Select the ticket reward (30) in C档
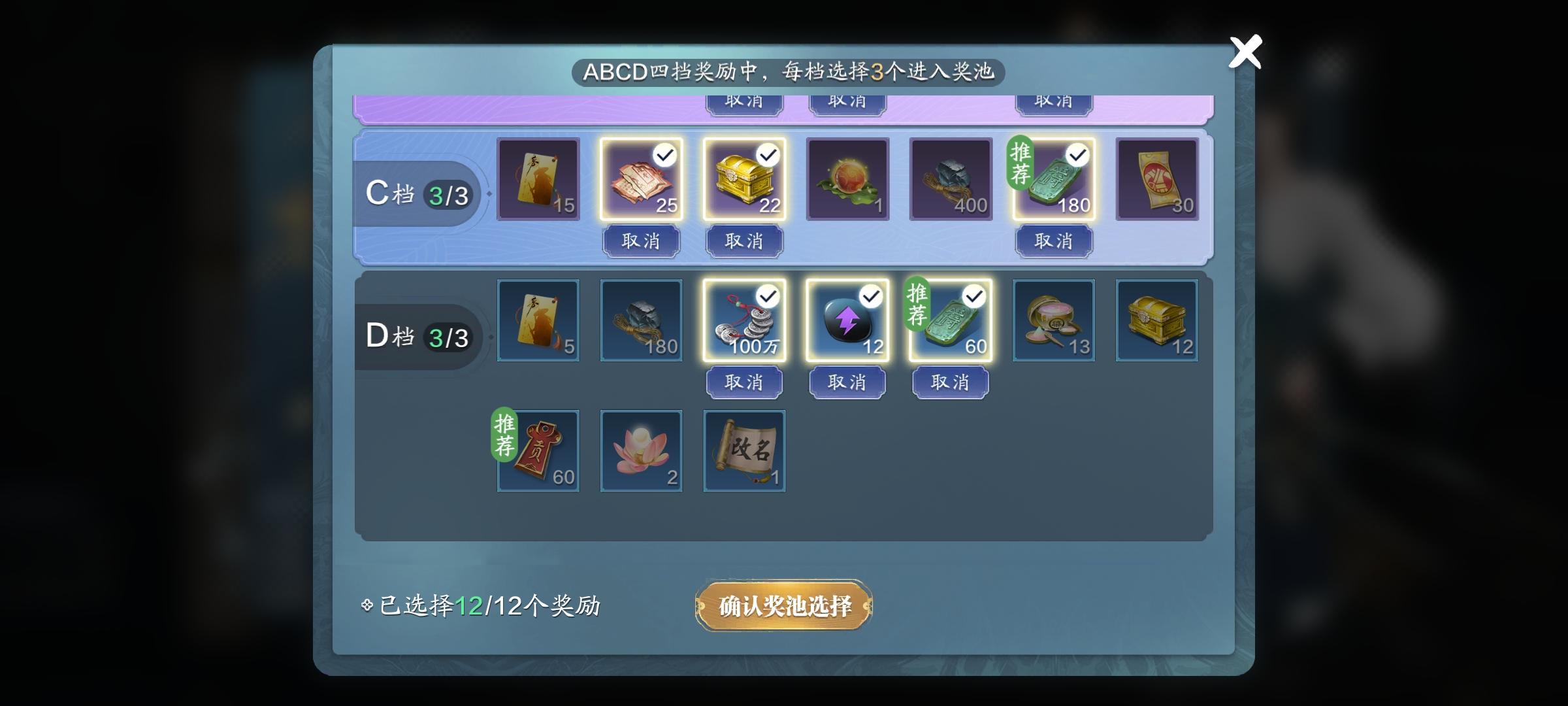 tap(1157, 180)
